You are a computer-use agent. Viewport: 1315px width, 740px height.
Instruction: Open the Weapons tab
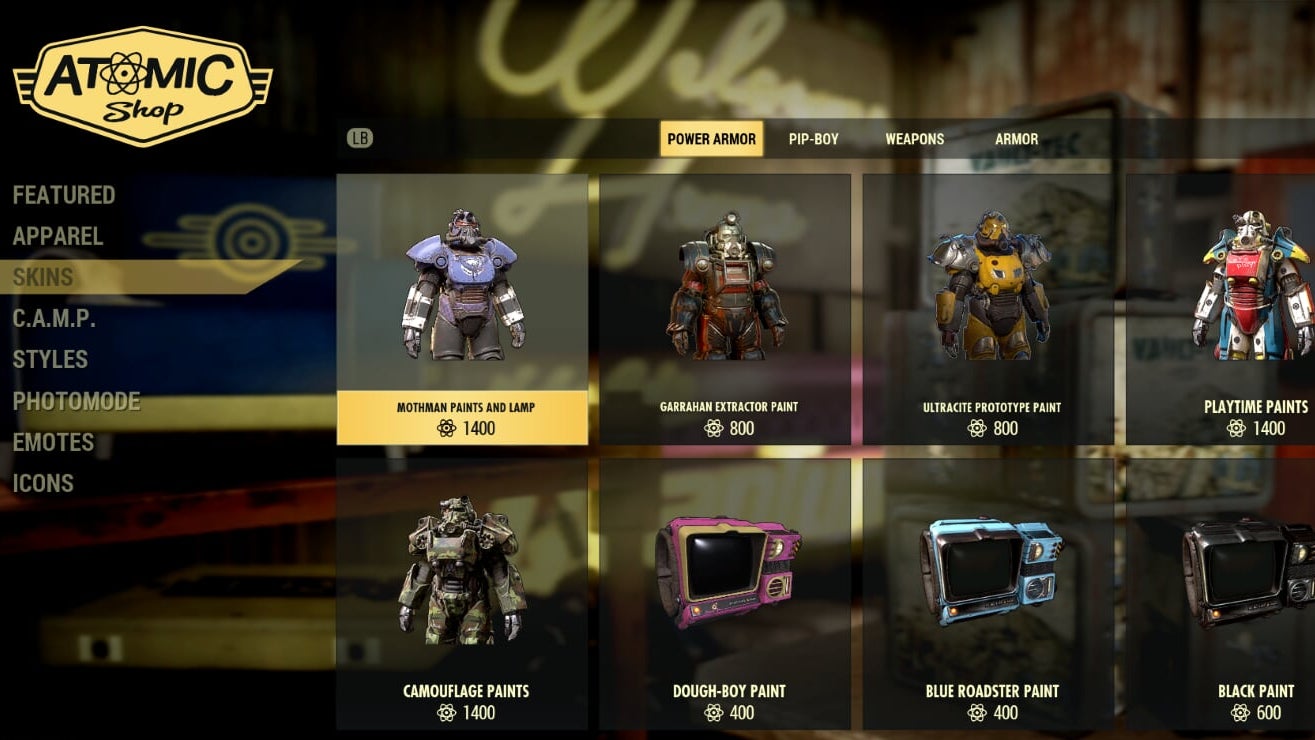point(914,139)
